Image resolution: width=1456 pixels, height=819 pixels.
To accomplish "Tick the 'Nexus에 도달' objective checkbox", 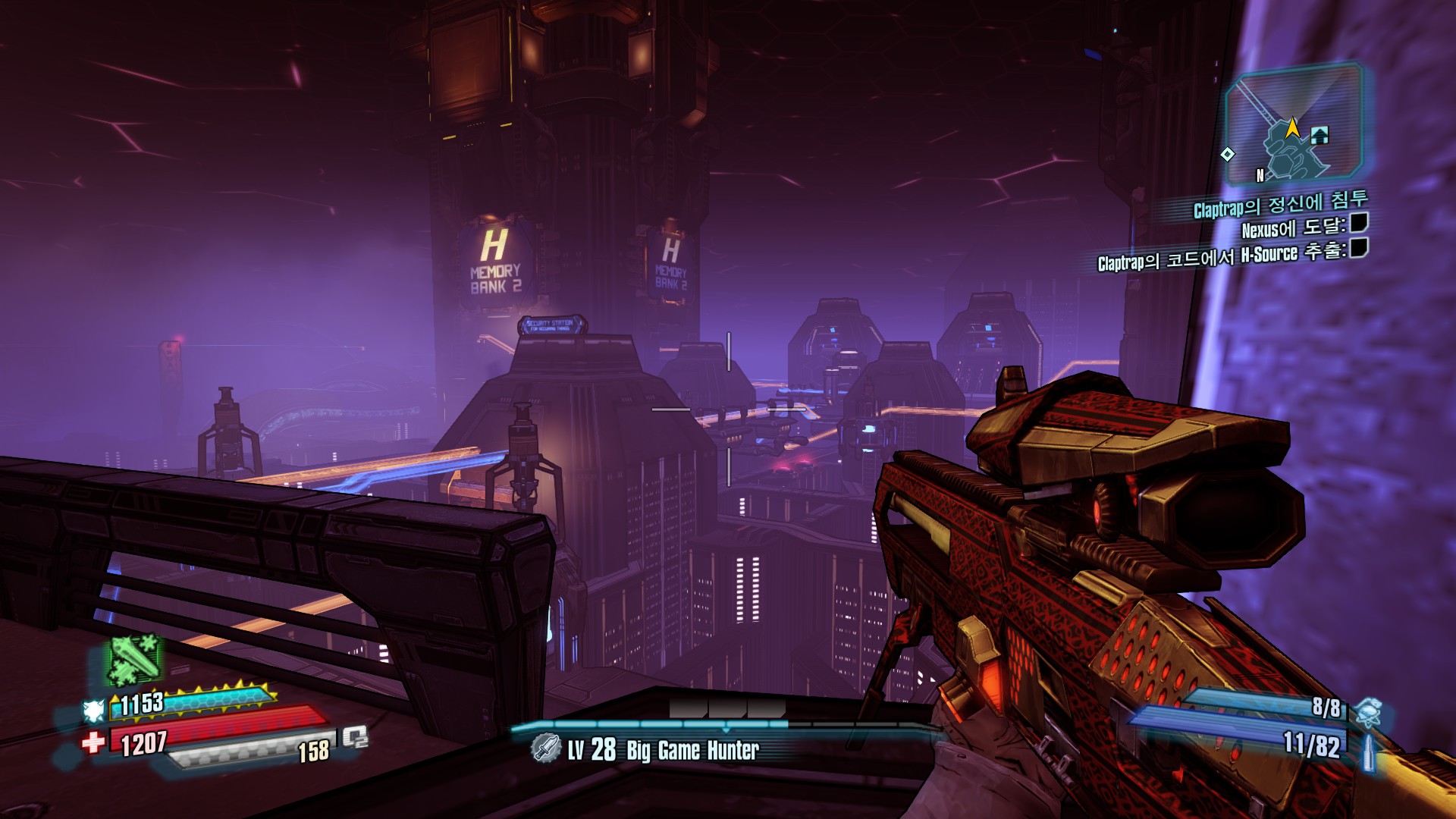I will [1359, 223].
